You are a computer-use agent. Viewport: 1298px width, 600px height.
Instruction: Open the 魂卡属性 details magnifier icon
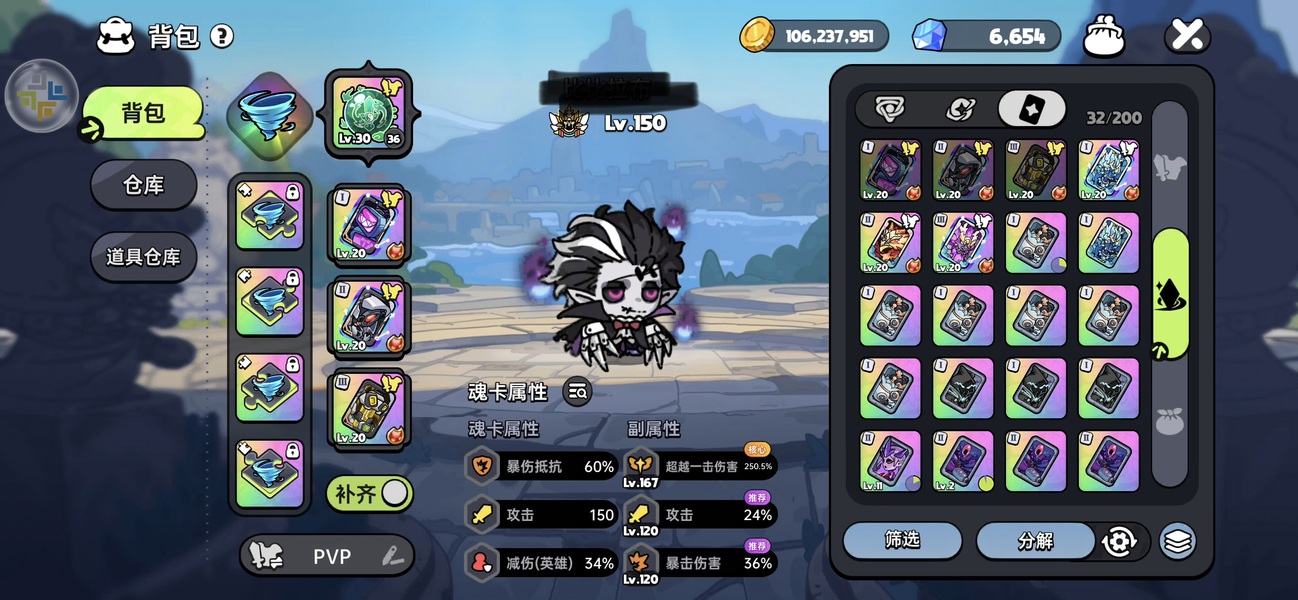[577, 392]
